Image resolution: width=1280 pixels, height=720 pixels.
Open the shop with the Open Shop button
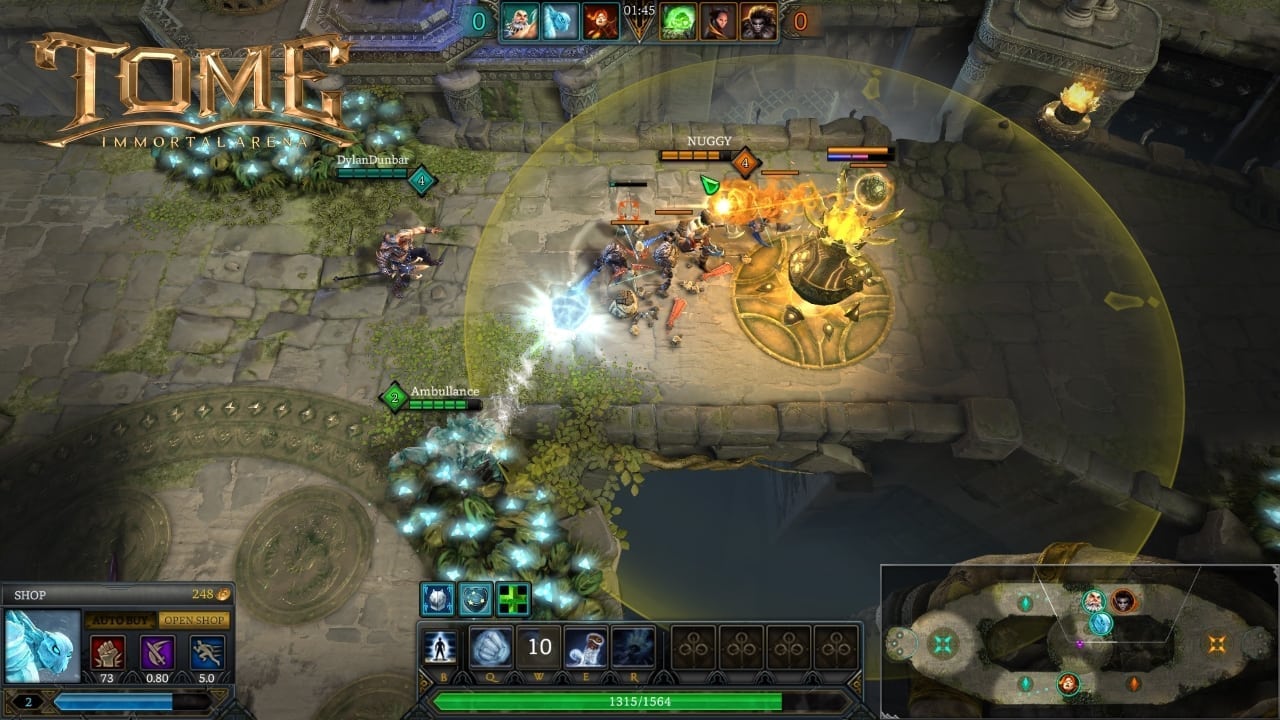tap(194, 620)
